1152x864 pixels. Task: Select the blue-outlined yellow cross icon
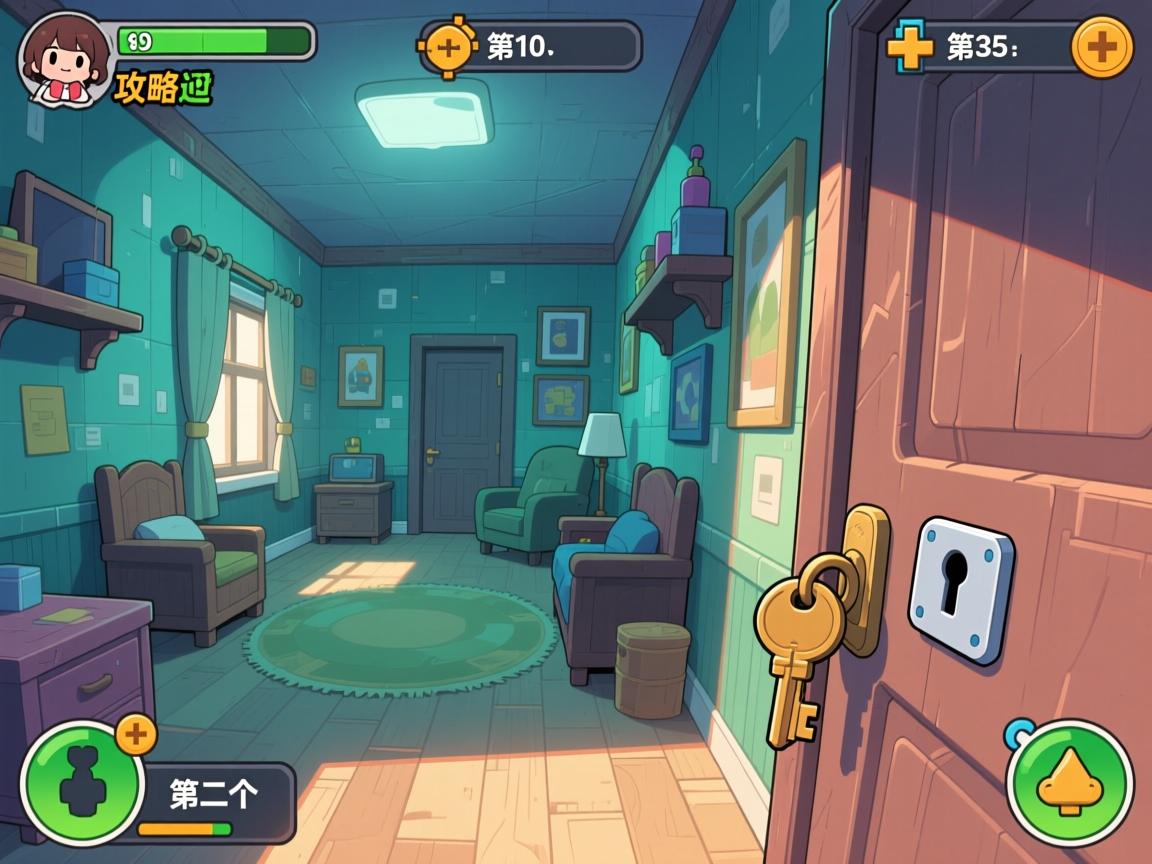click(910, 46)
